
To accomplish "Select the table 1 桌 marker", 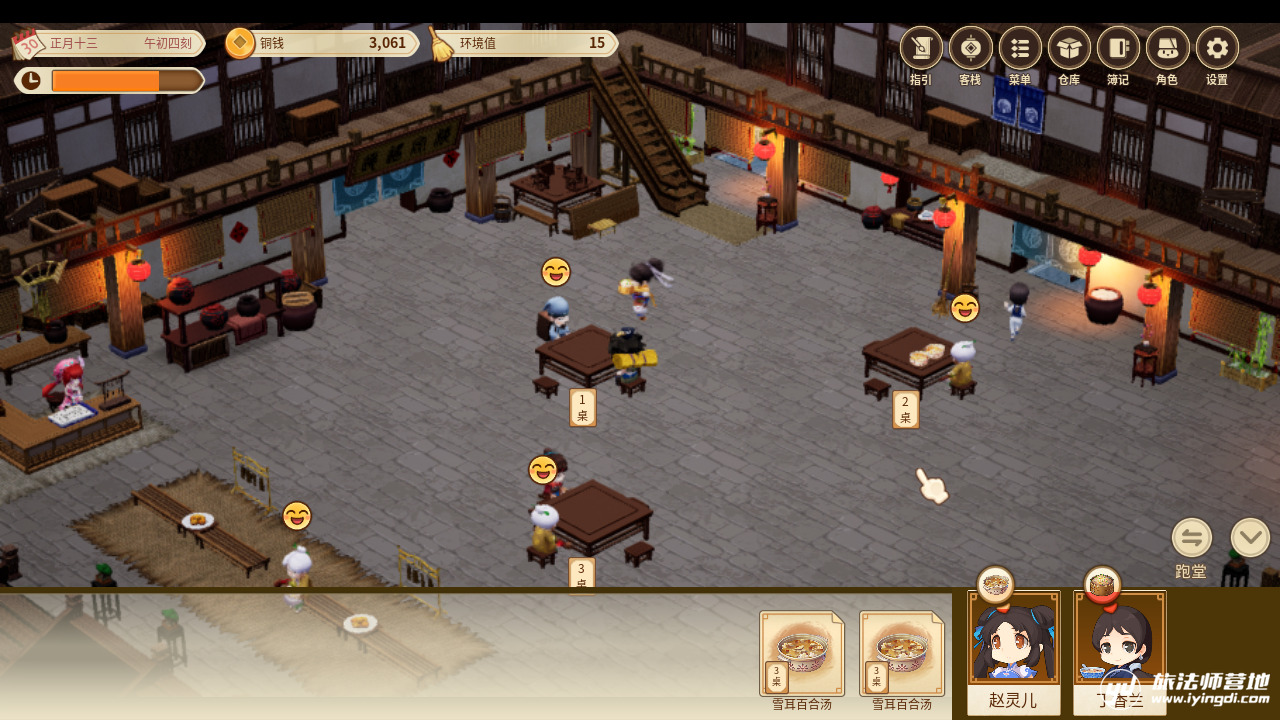I will coord(583,408).
